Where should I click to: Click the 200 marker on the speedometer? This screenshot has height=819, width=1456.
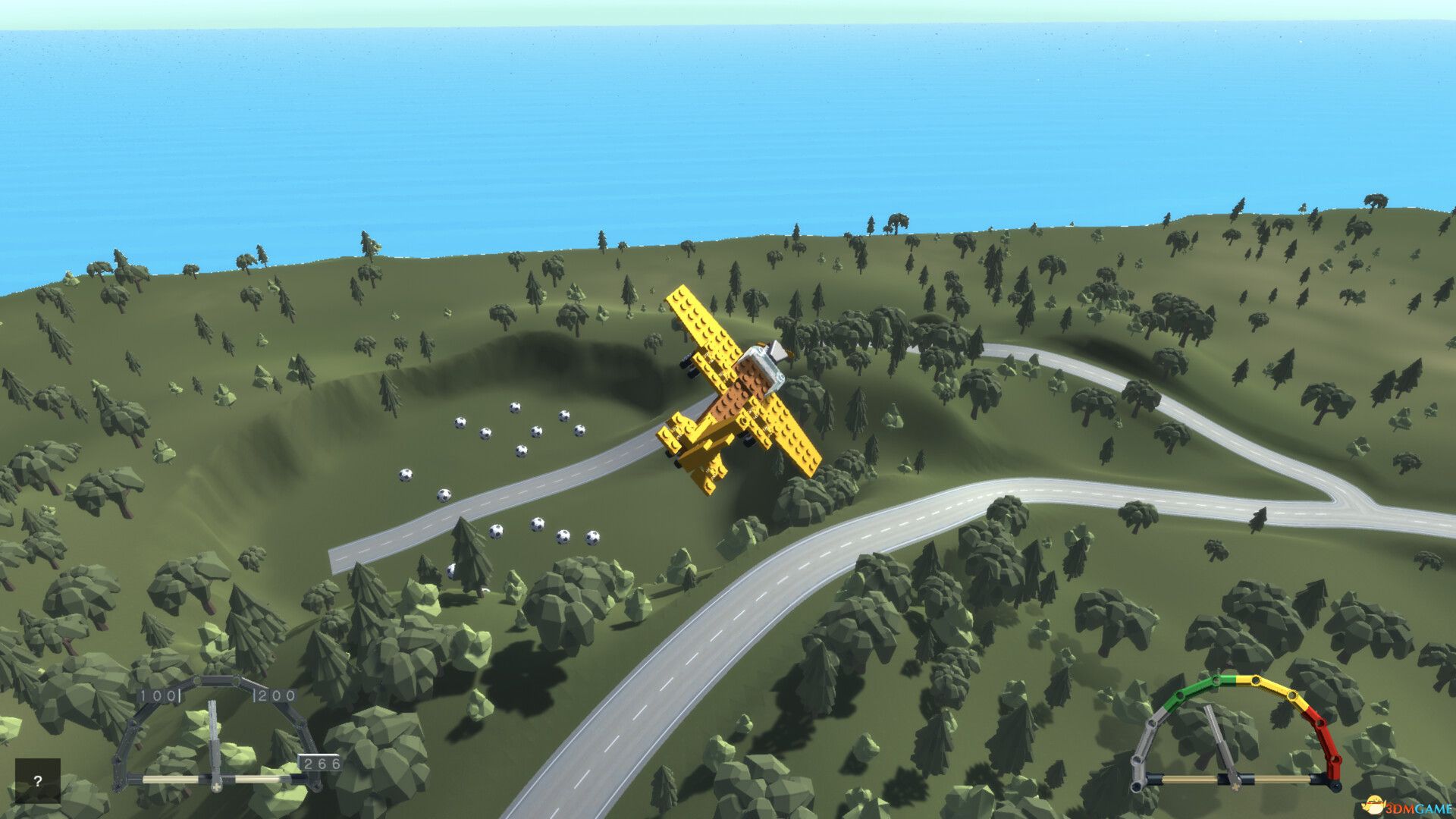tap(275, 695)
